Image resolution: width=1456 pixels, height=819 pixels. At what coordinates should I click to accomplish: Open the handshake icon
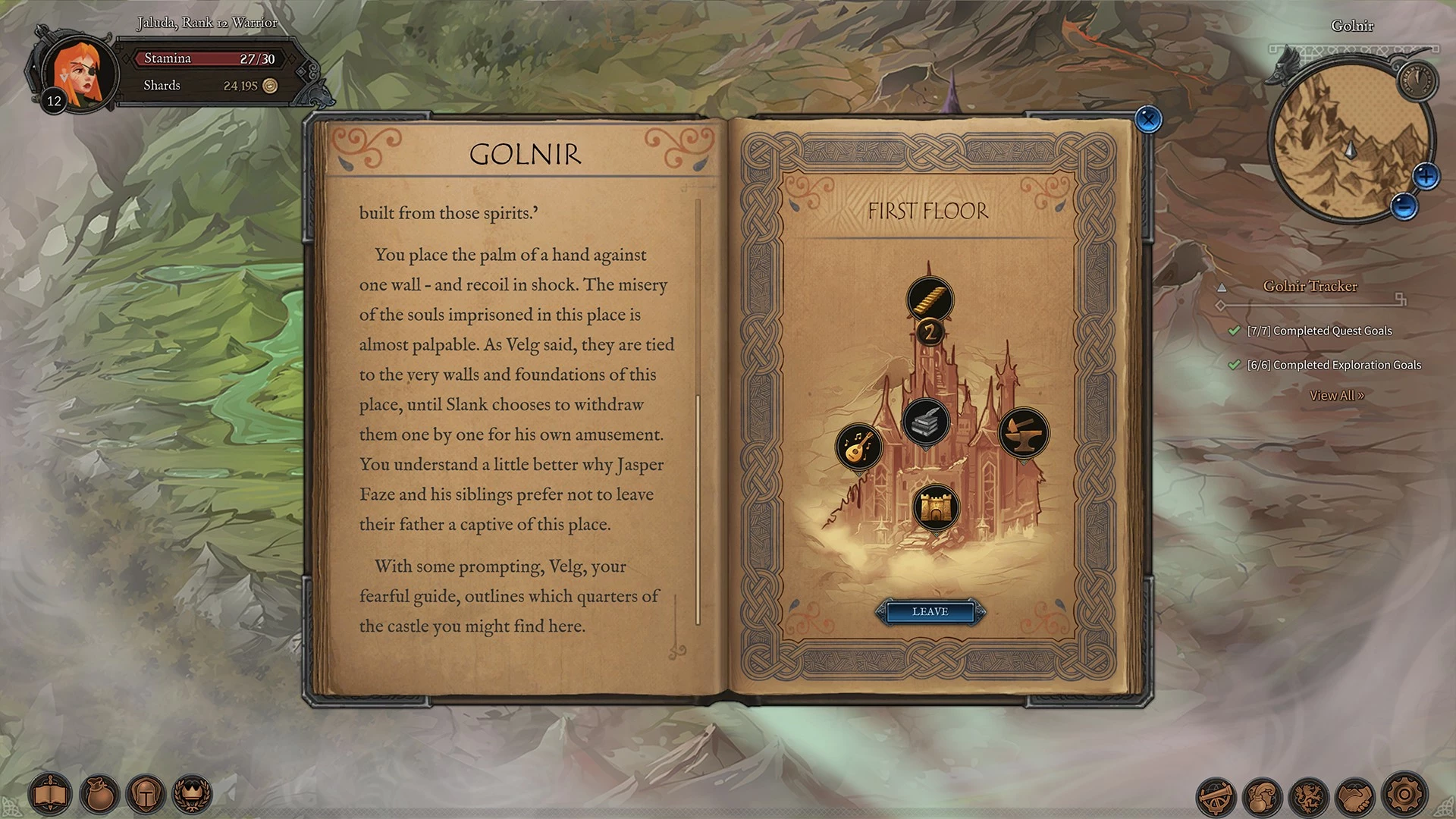click(1356, 795)
